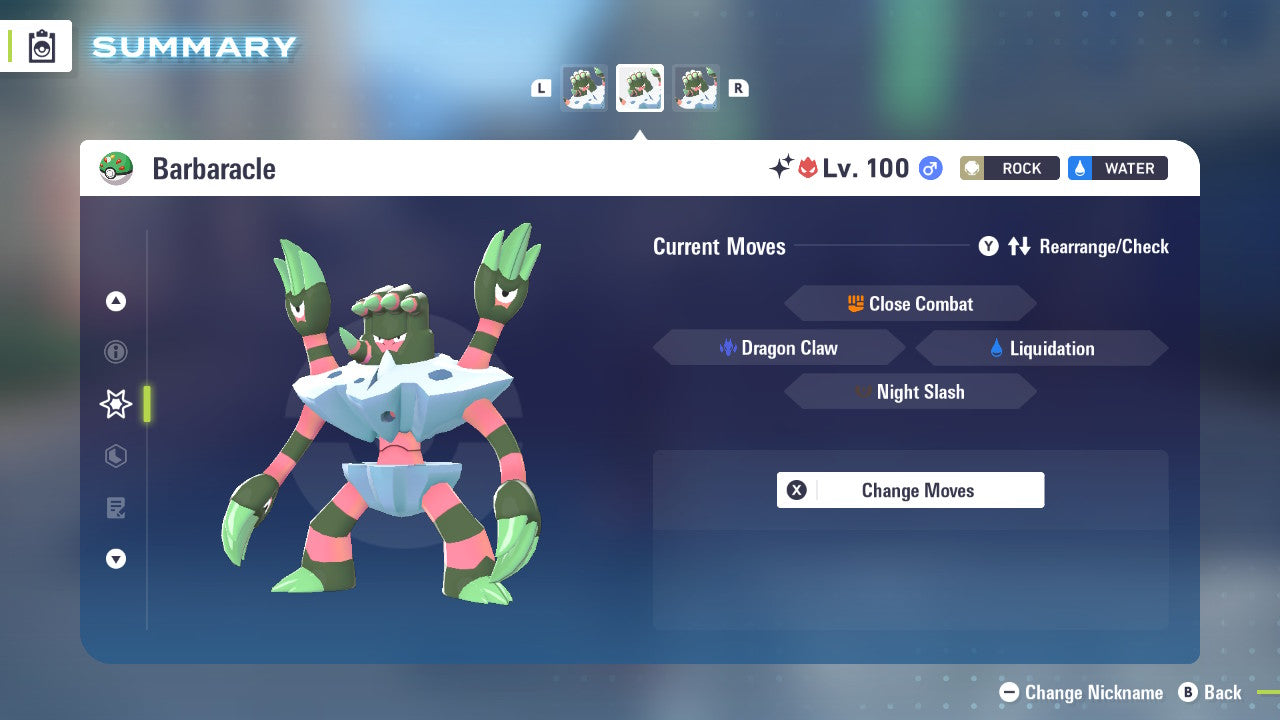Select the ROCK type badge
The width and height of the screenshot is (1280, 720).
[x=1009, y=168]
